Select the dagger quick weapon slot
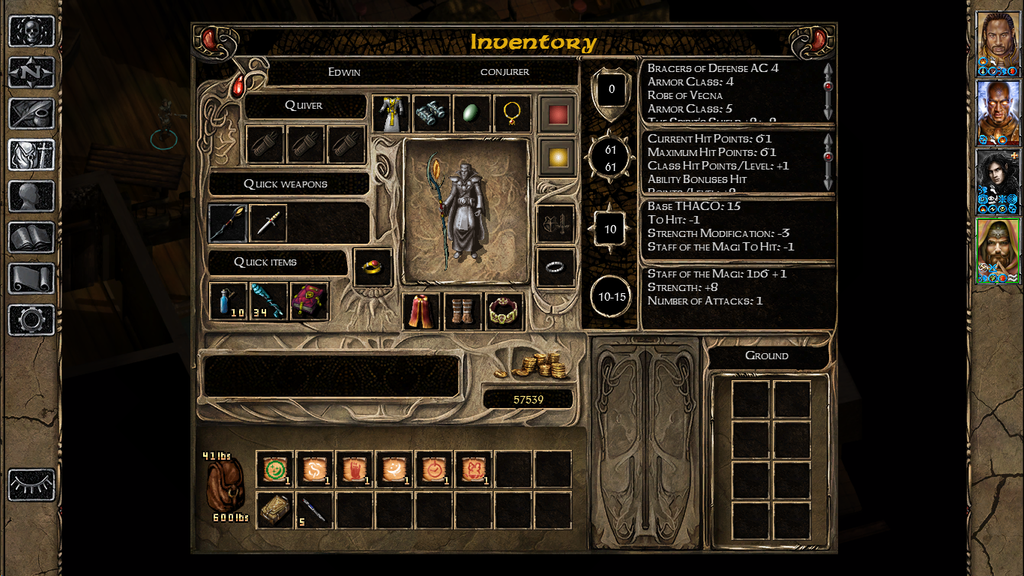 point(268,223)
